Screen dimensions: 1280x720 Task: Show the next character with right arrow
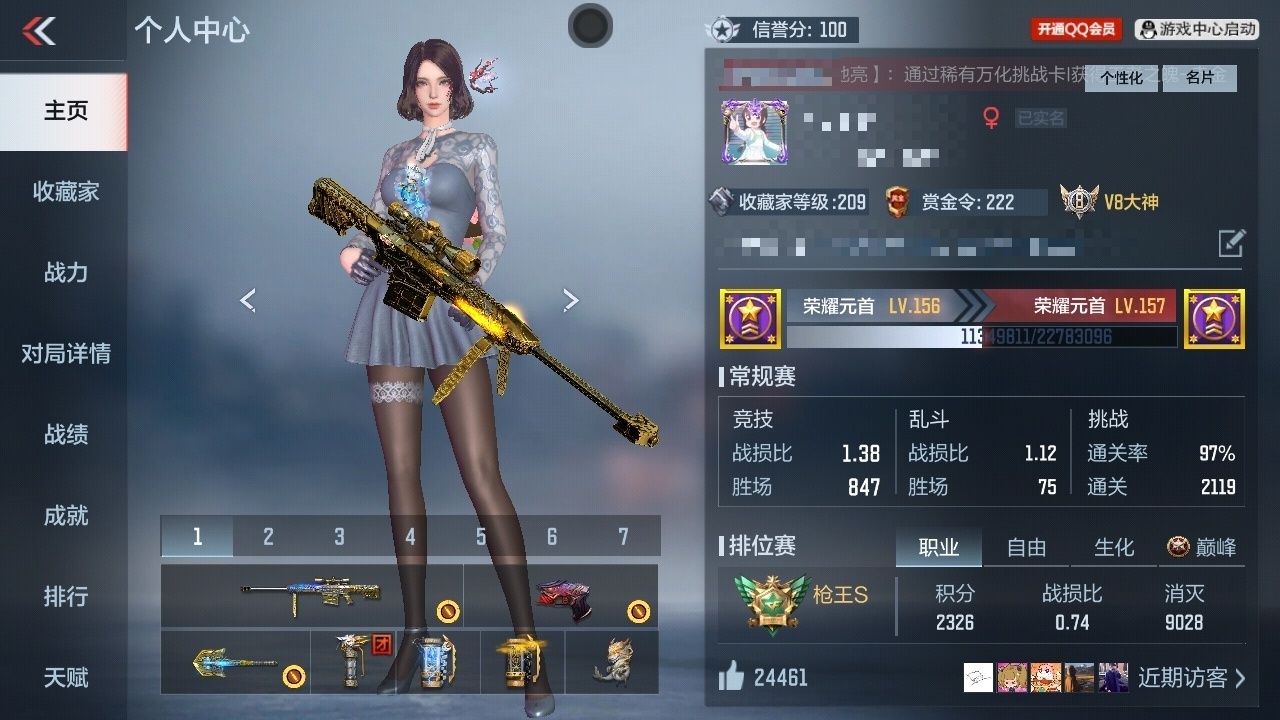(x=570, y=300)
